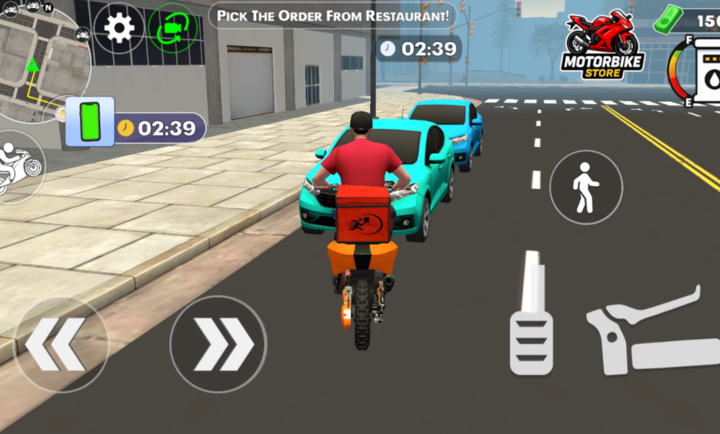The width and height of the screenshot is (720, 434).
Task: Tap the wheelie stunt rider button
Action: pyautogui.click(x=17, y=164)
